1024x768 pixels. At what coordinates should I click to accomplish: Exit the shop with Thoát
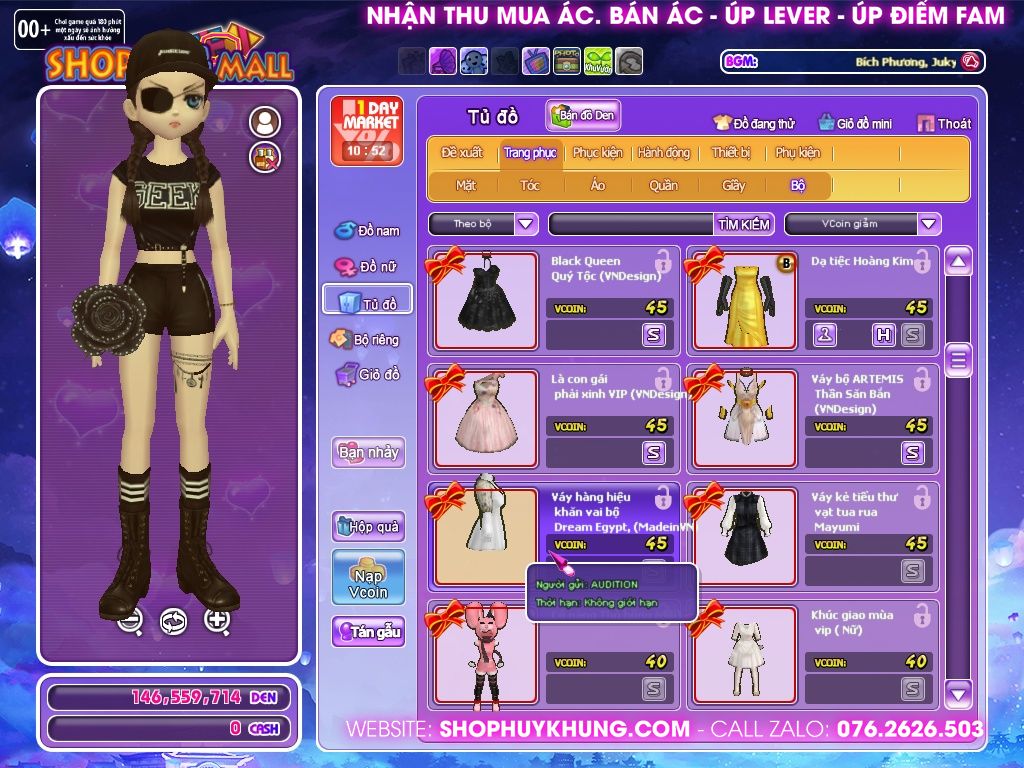click(x=944, y=124)
